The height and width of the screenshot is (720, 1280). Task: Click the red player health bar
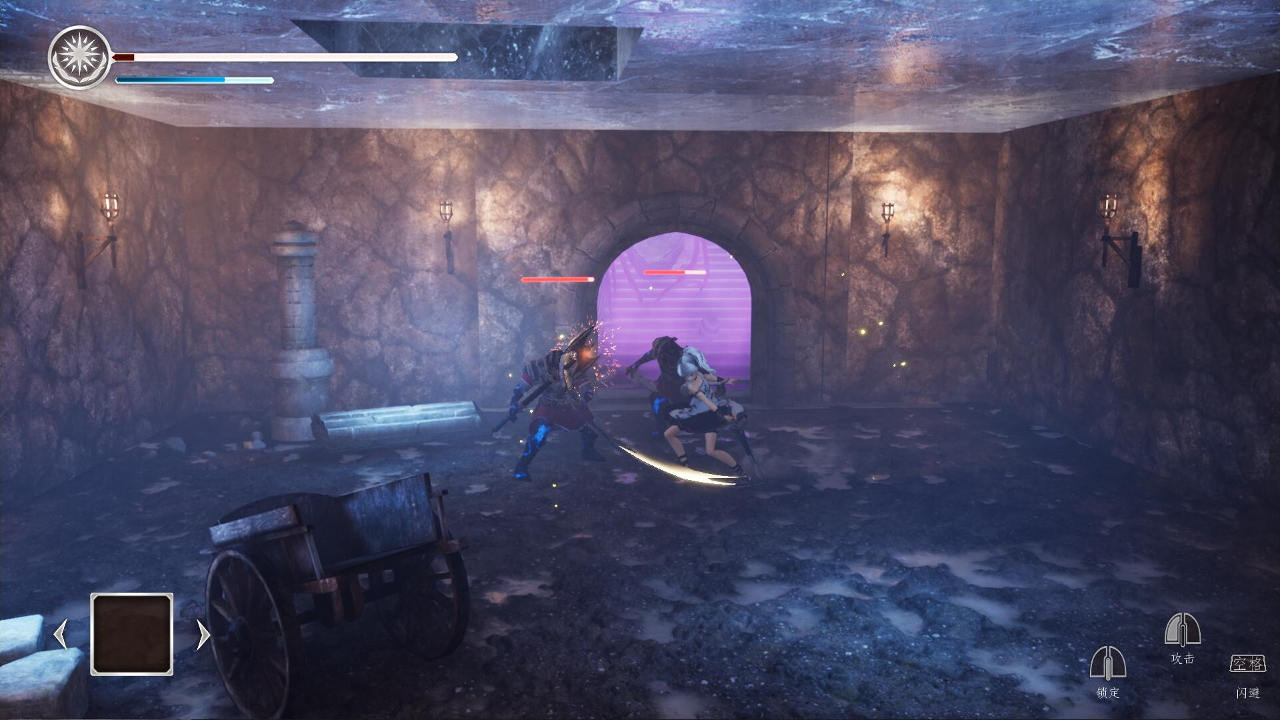[x=285, y=57]
